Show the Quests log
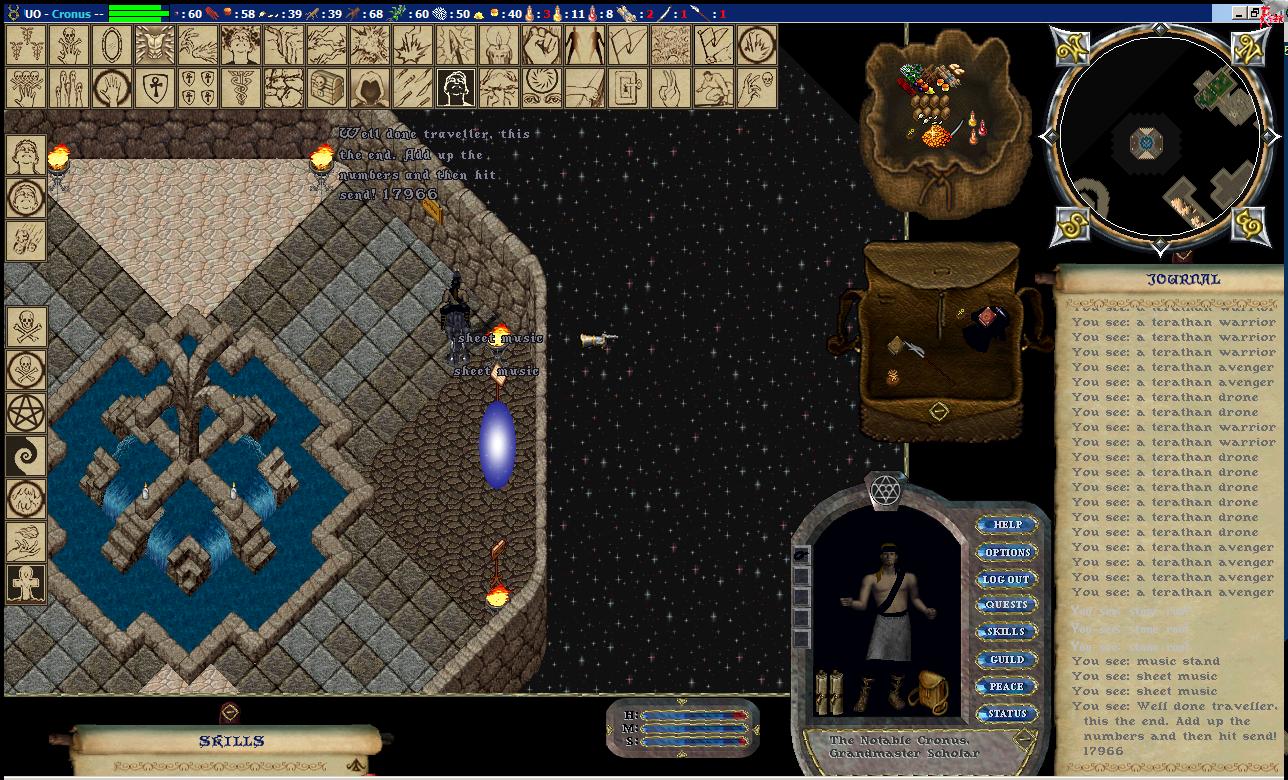Image resolution: width=1288 pixels, height=780 pixels. tap(1006, 605)
